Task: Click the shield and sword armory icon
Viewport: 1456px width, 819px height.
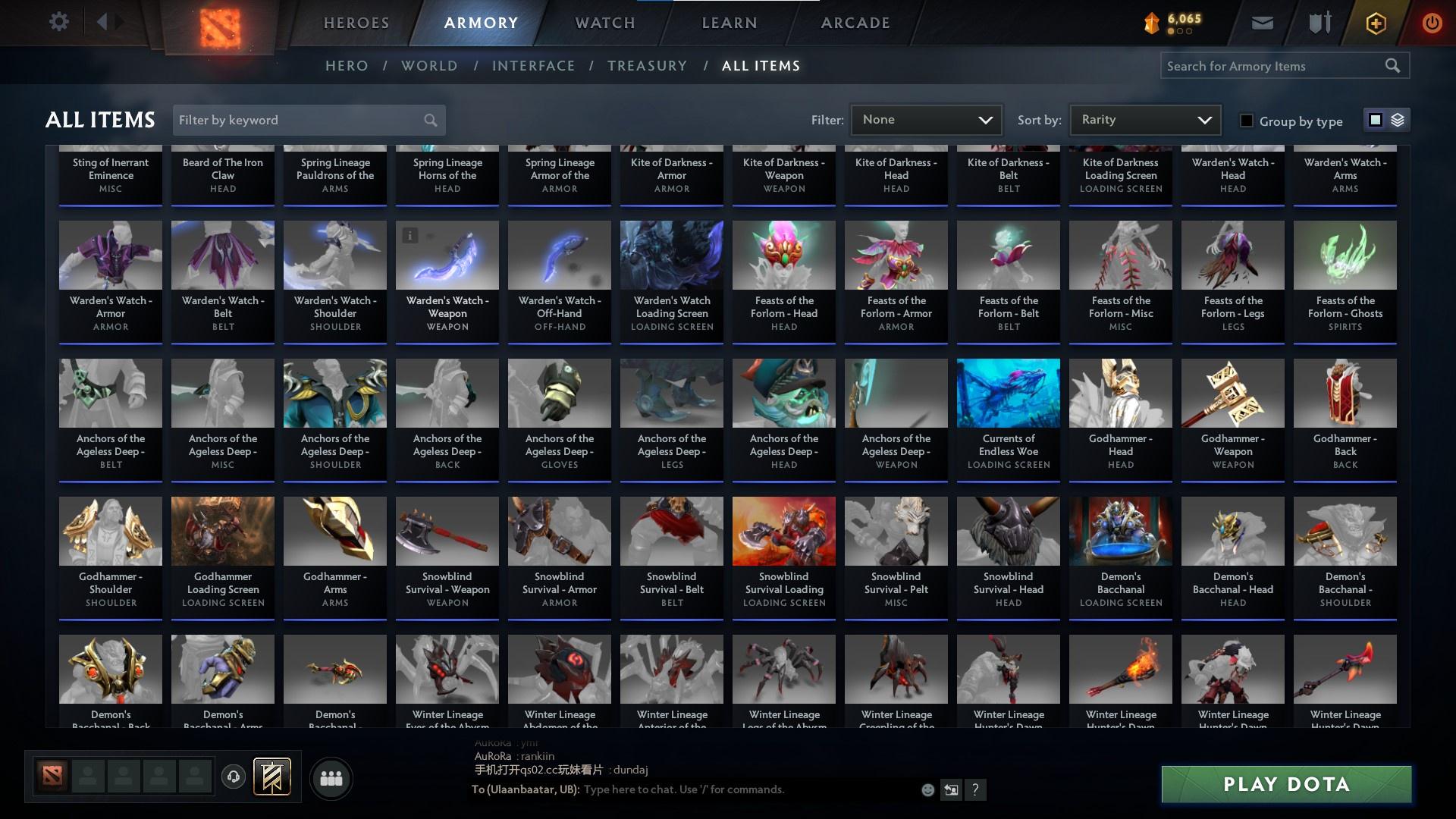Action: (x=1319, y=22)
